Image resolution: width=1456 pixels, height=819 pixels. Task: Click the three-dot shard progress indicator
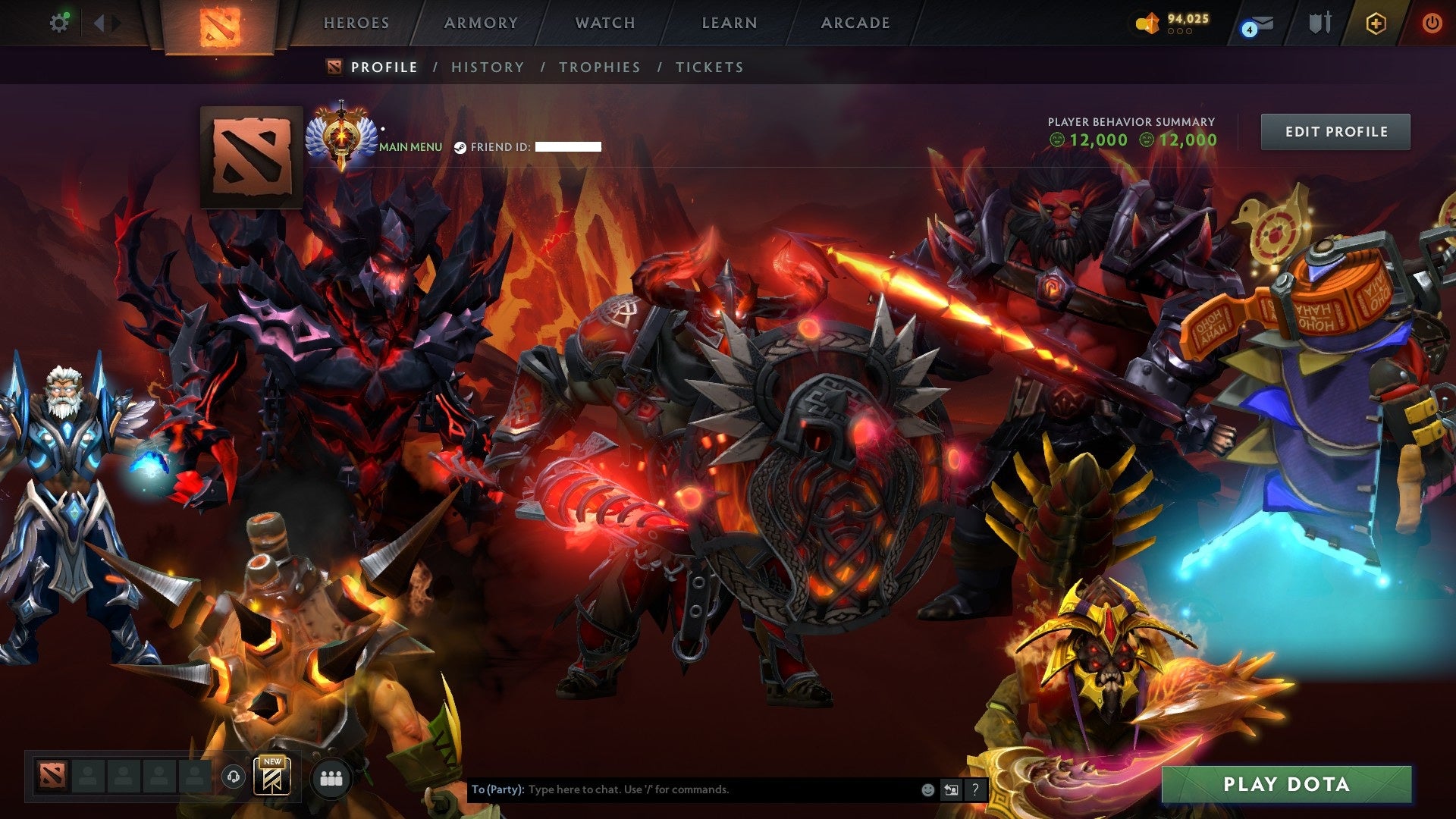point(1180,31)
